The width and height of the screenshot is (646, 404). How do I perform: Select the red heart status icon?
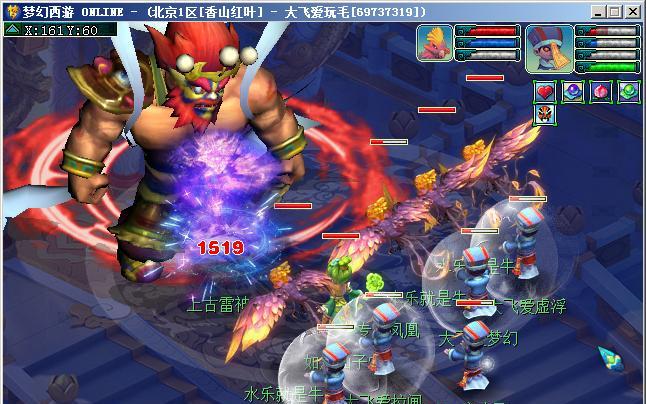tap(546, 91)
